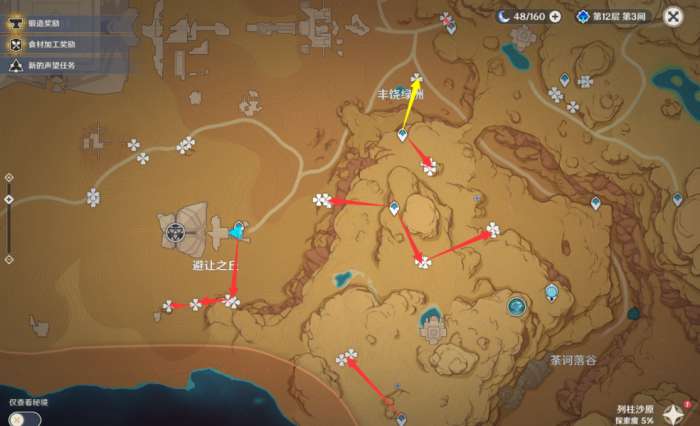This screenshot has height=426, width=700.
Task: Select the blue teleport waypoint beside the round statue icon
Action: (x=237, y=231)
